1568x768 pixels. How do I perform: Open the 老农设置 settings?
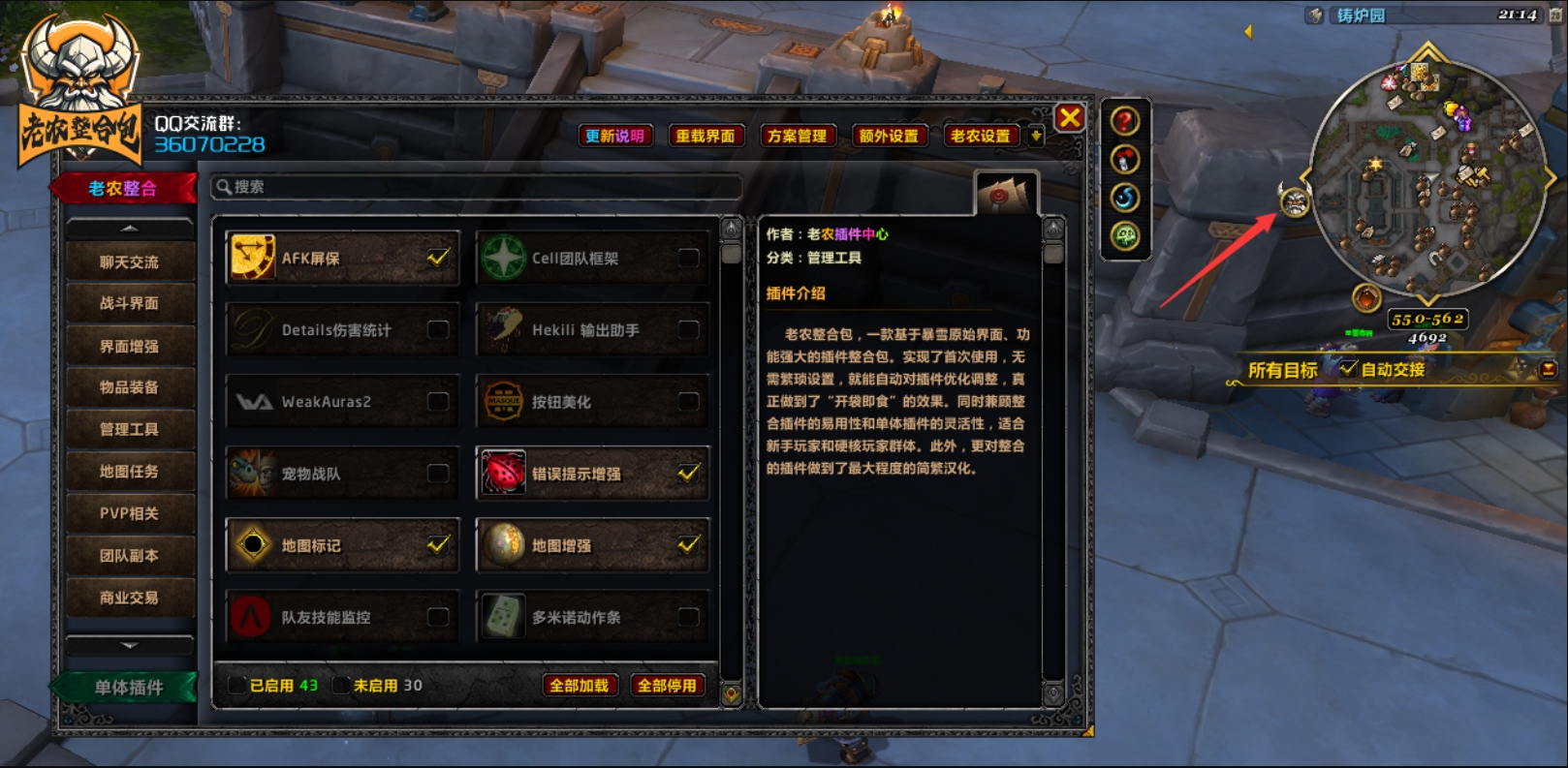click(x=980, y=136)
